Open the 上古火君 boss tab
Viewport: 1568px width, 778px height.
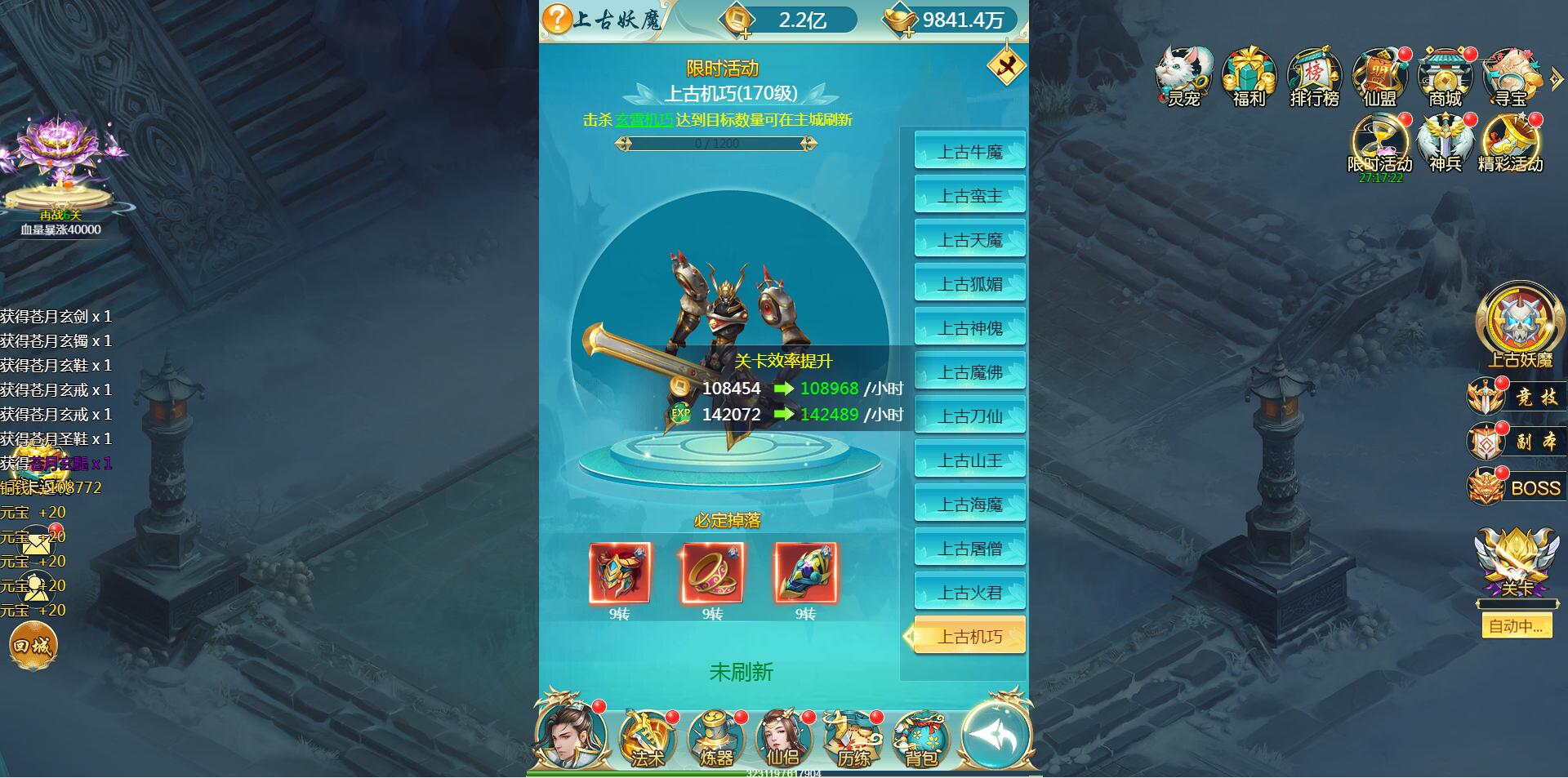coord(969,593)
